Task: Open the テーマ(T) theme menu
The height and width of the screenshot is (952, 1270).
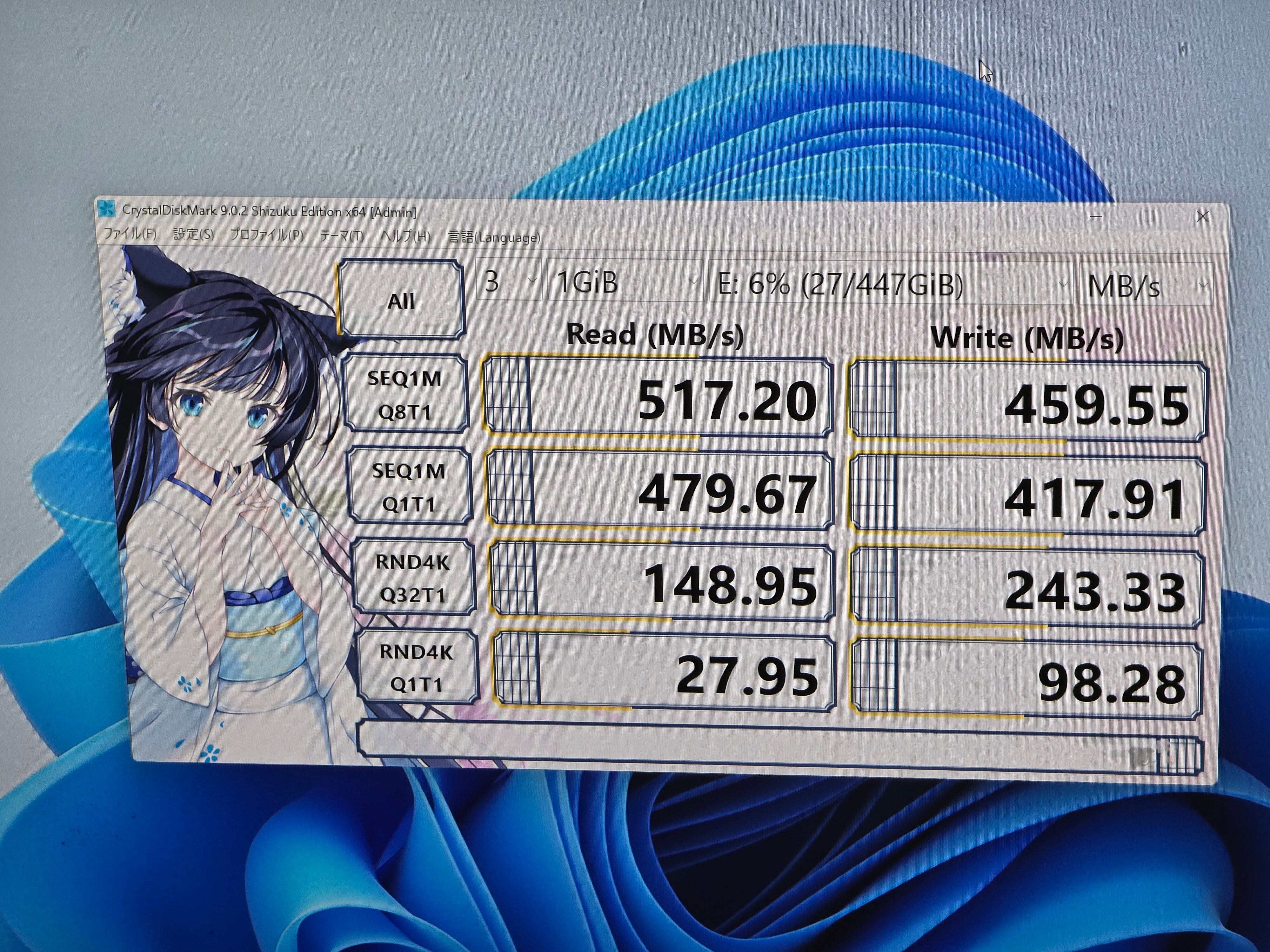Action: (342, 236)
